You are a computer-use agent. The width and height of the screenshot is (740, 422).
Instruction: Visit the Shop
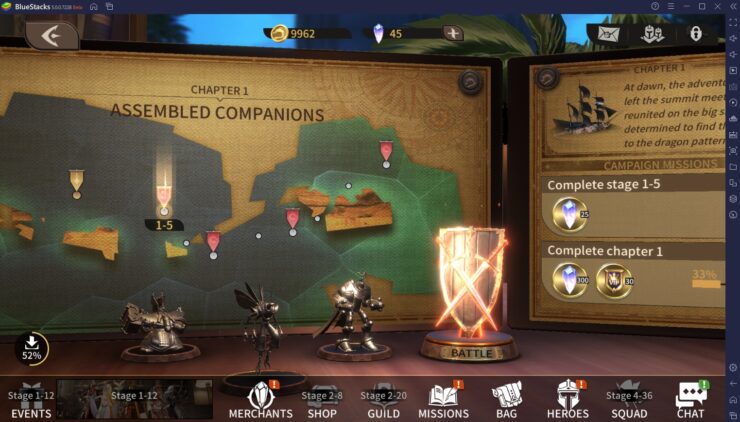[x=322, y=401]
